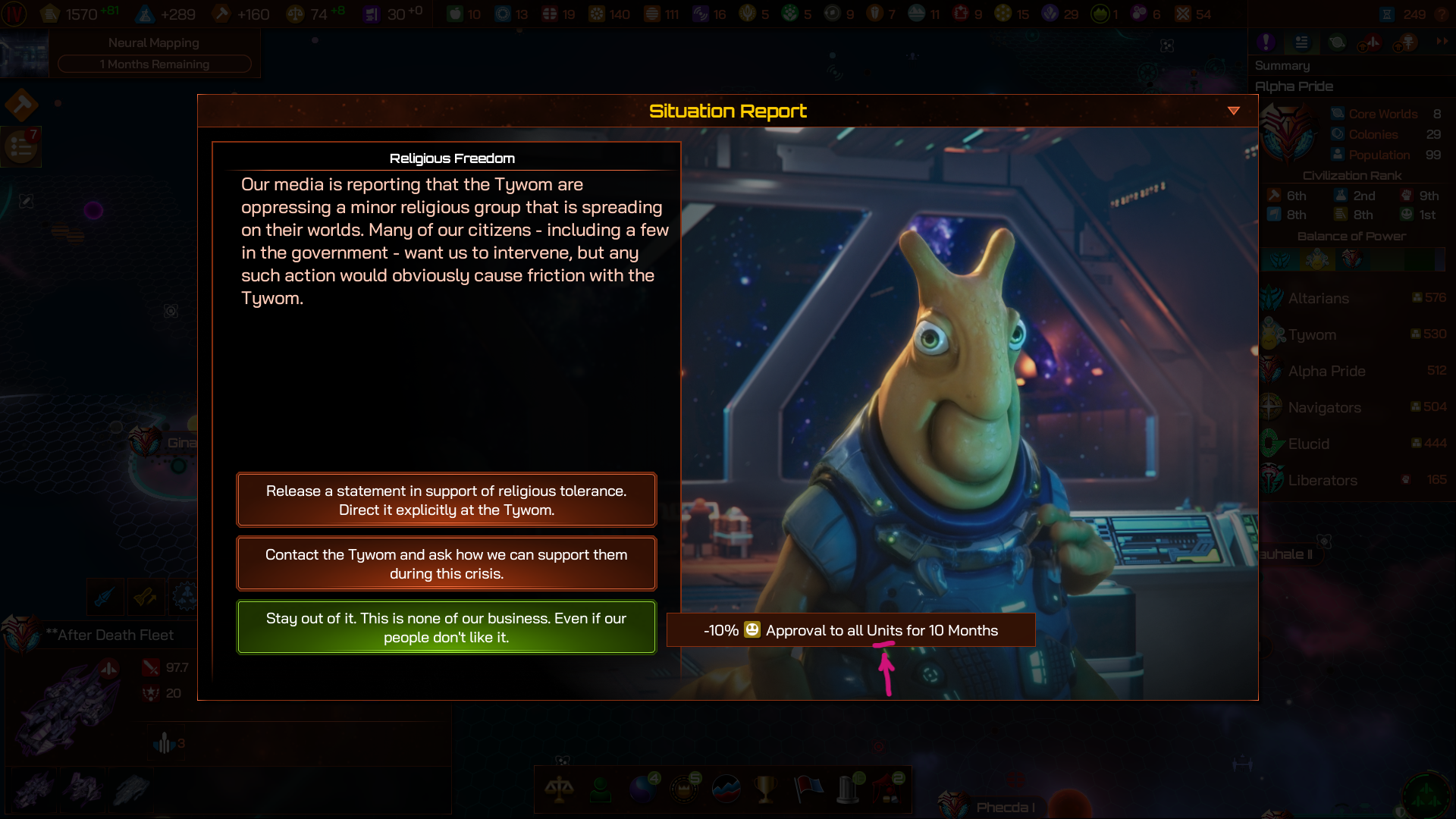Image resolution: width=1456 pixels, height=819 pixels.
Task: Pick the 'Stay out of it' choice
Action: click(446, 627)
